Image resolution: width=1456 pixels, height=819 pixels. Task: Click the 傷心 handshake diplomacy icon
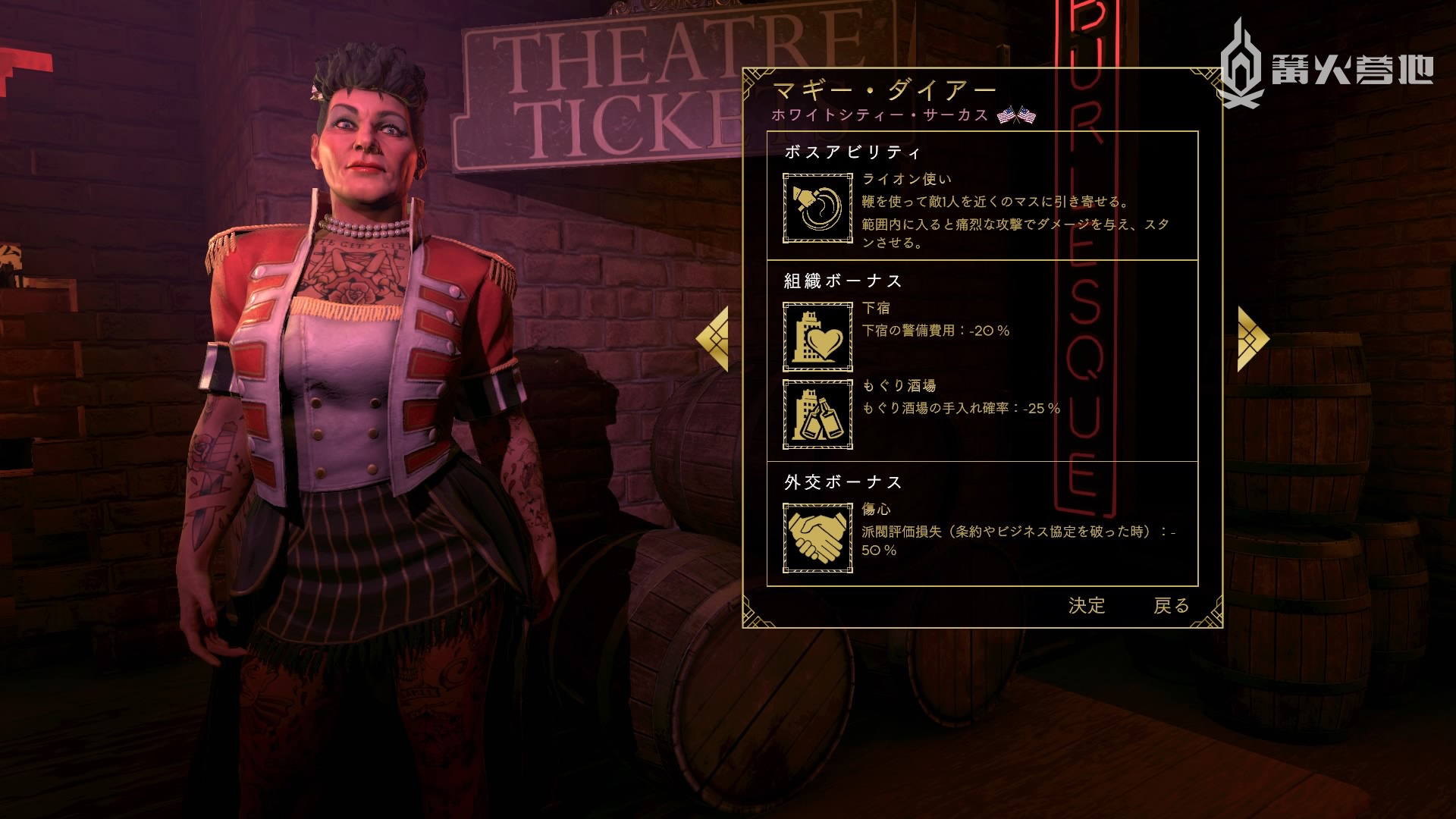817,538
